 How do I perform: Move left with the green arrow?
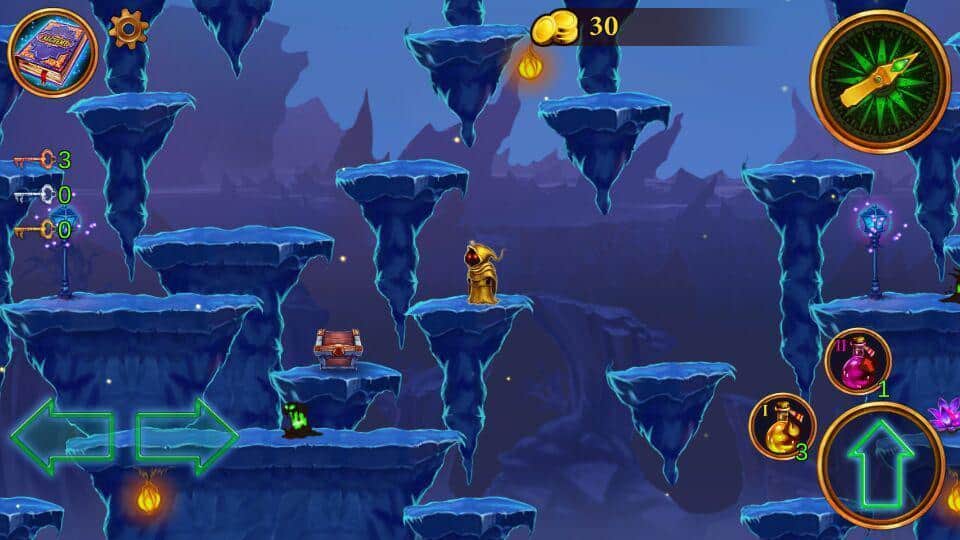pos(60,436)
